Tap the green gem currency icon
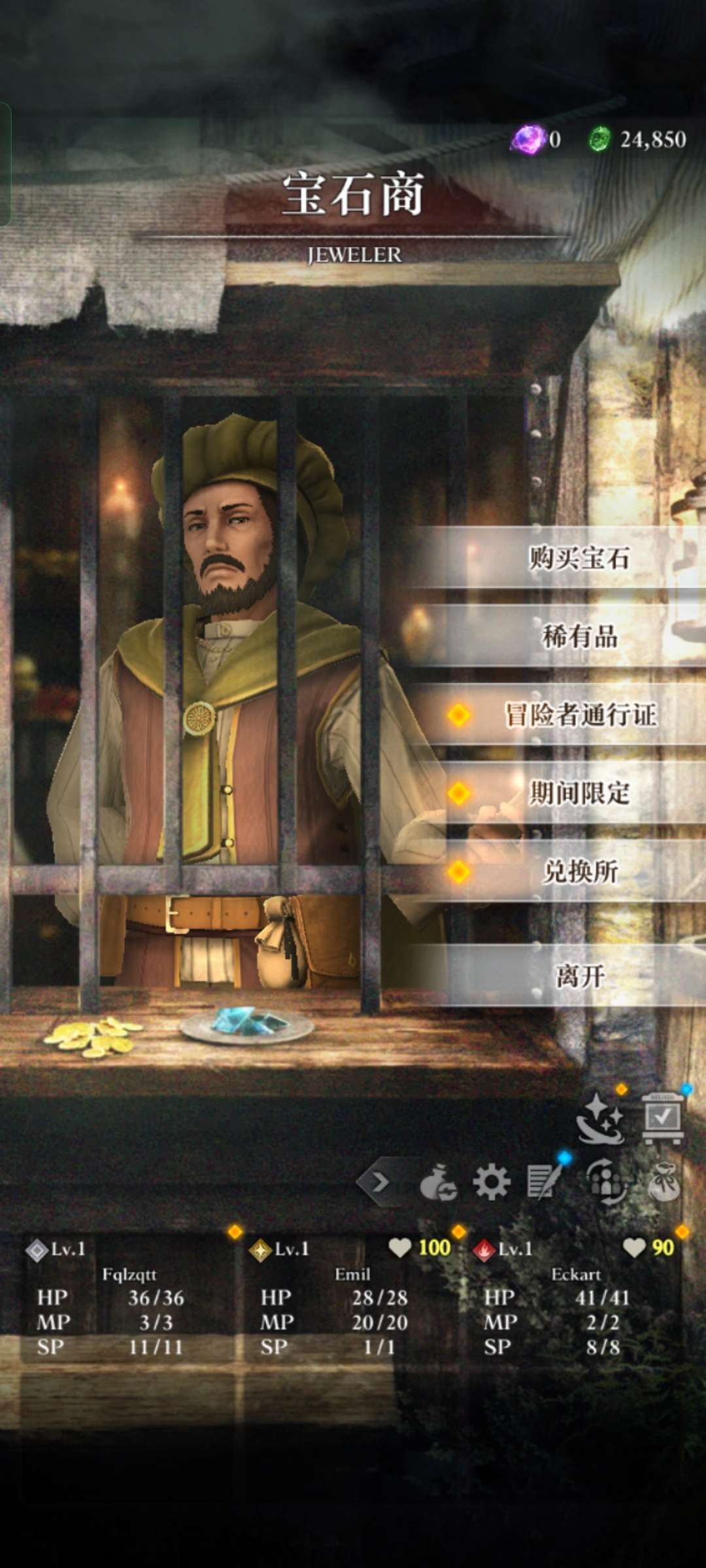 (x=599, y=139)
